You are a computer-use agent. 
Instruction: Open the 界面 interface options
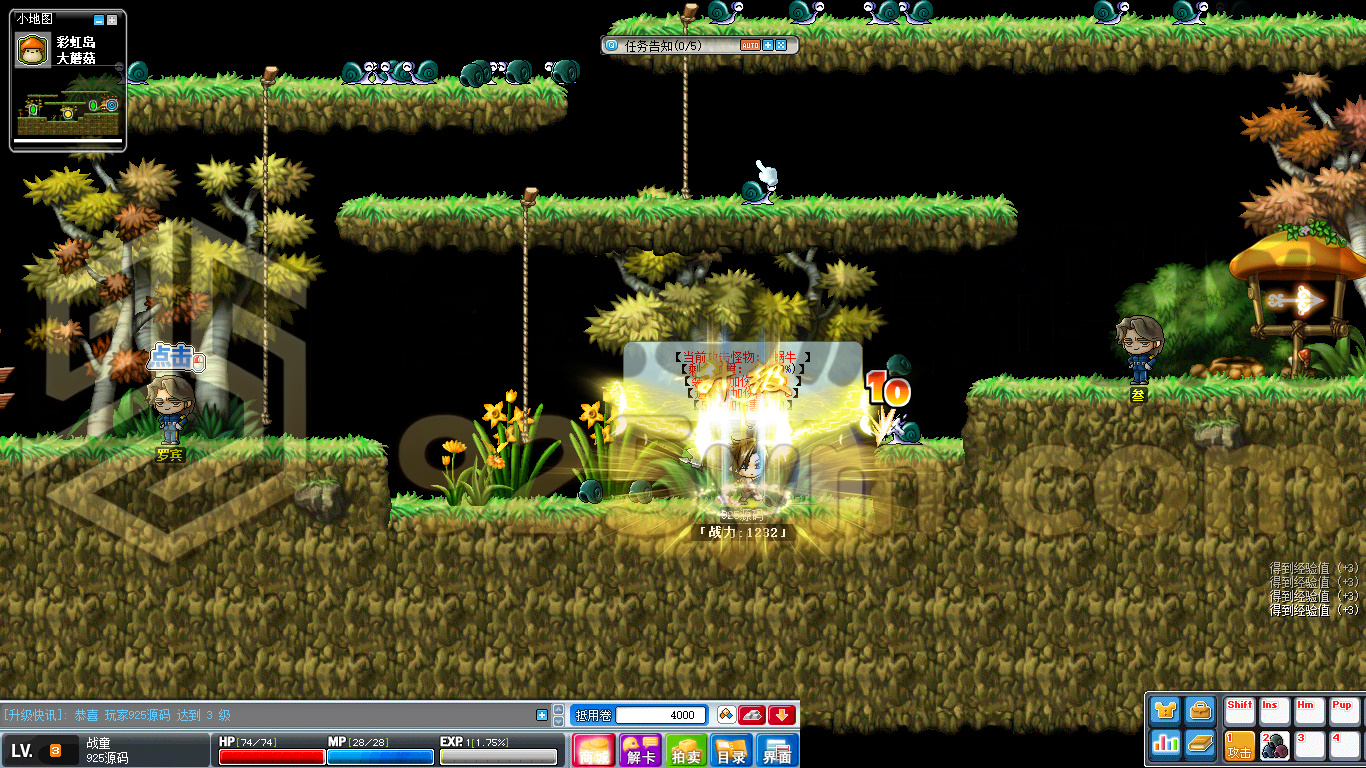click(x=778, y=750)
